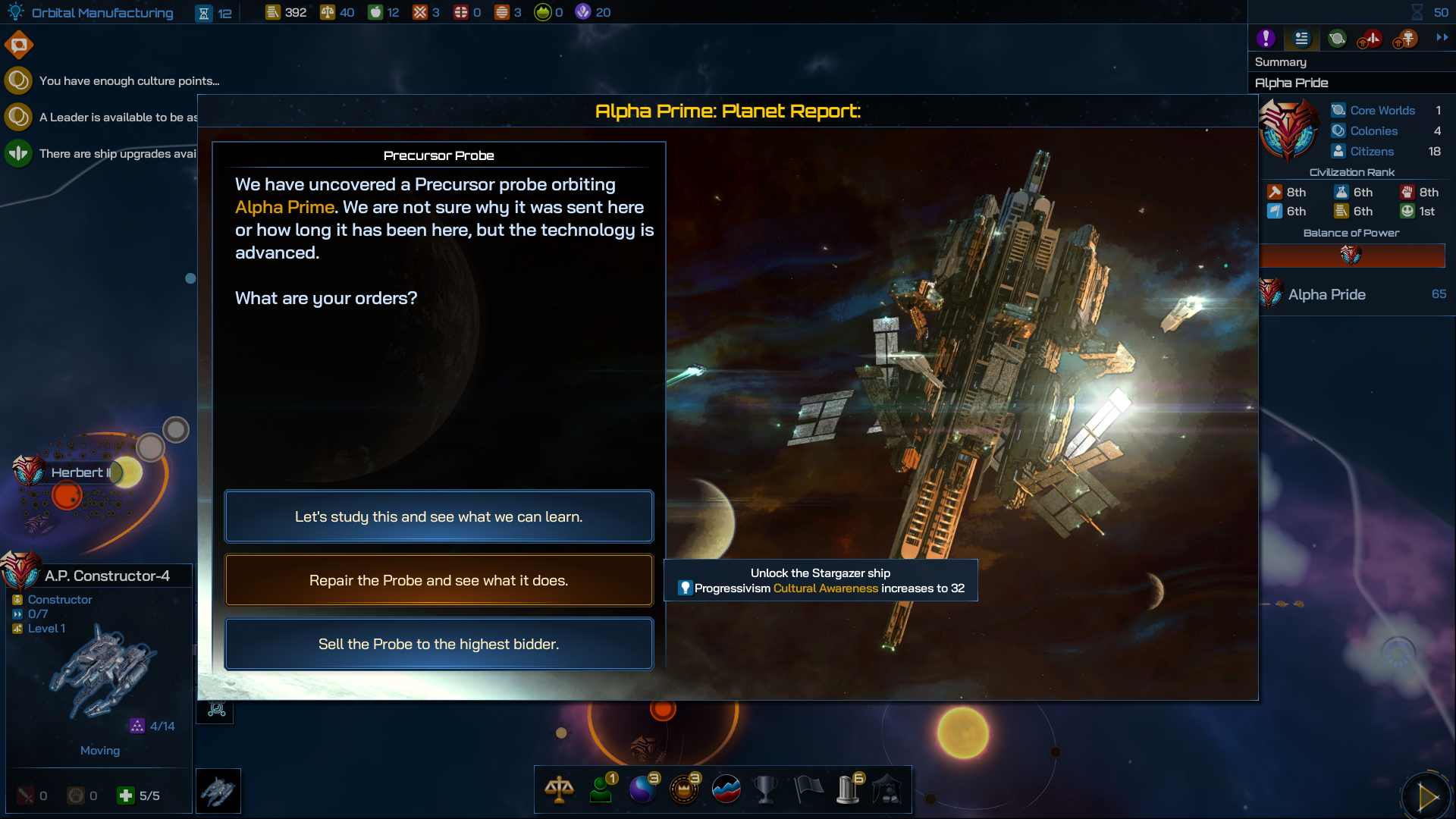
Task: Switch to the orange starbases tab
Action: point(1405,38)
